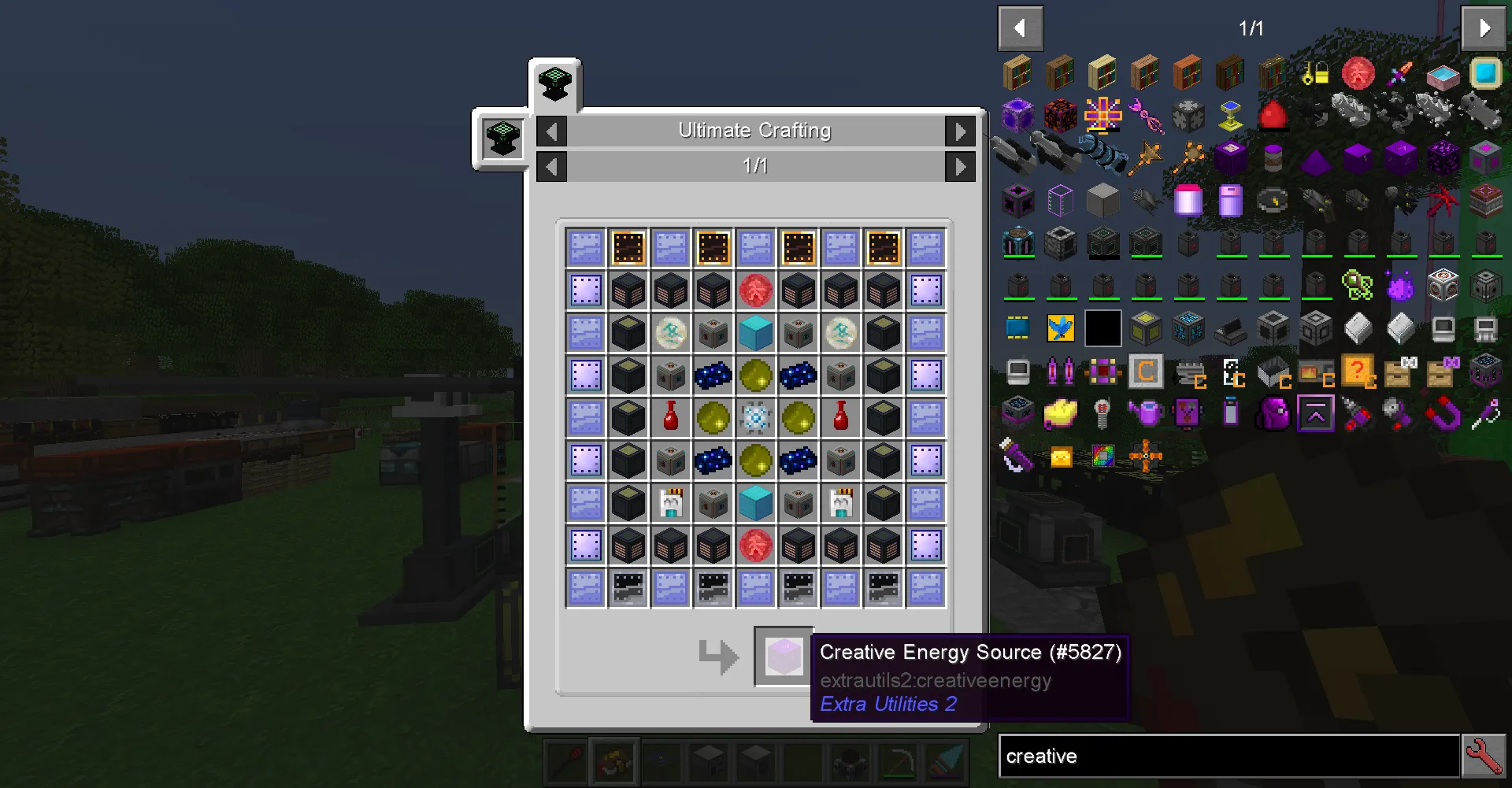Select the yellow golden bag item
The width and height of the screenshot is (1512, 788).
pos(1061,413)
